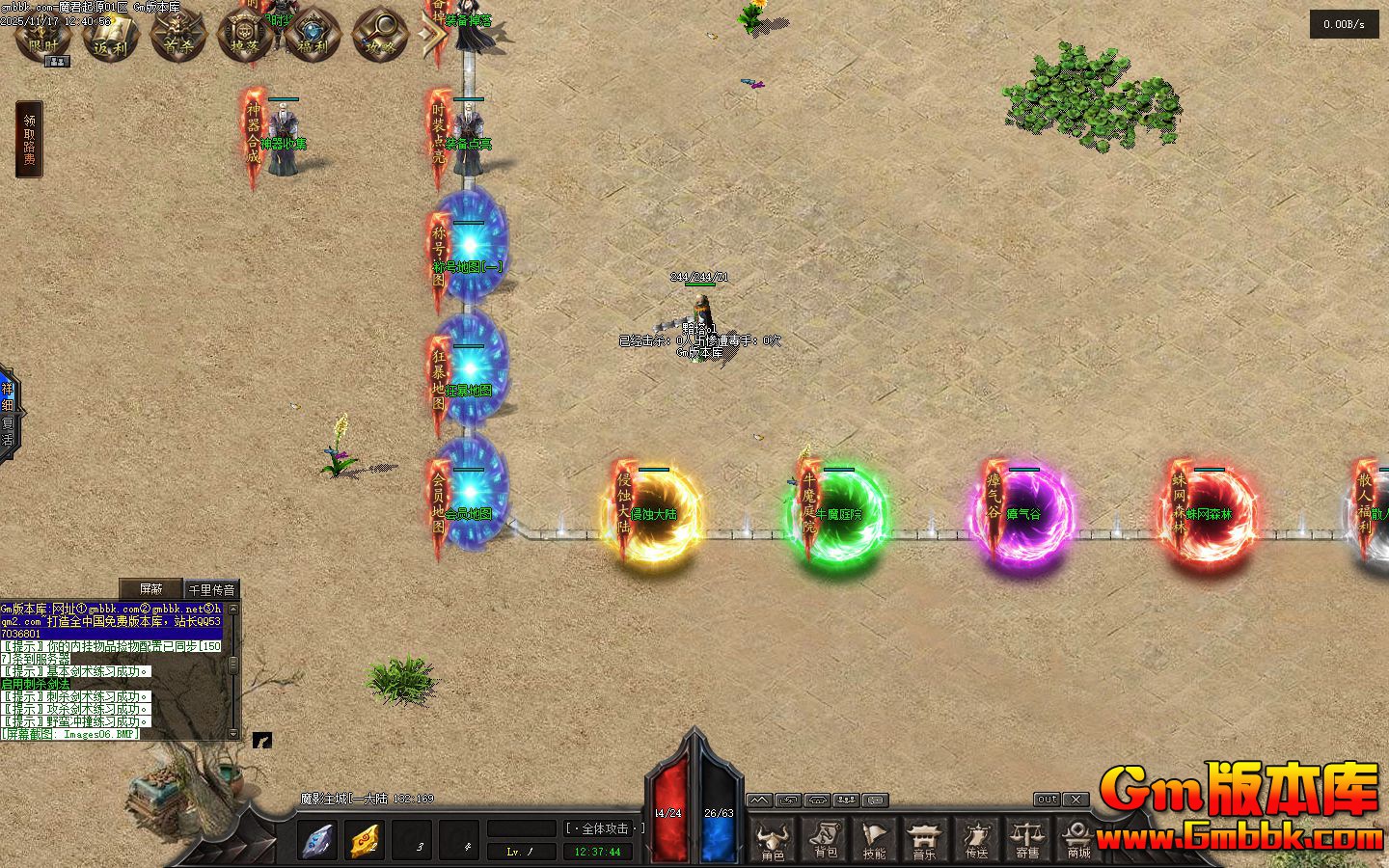This screenshot has height=868, width=1389.
Task: Collapse the top icon row with the arrow
Action: 432,35
